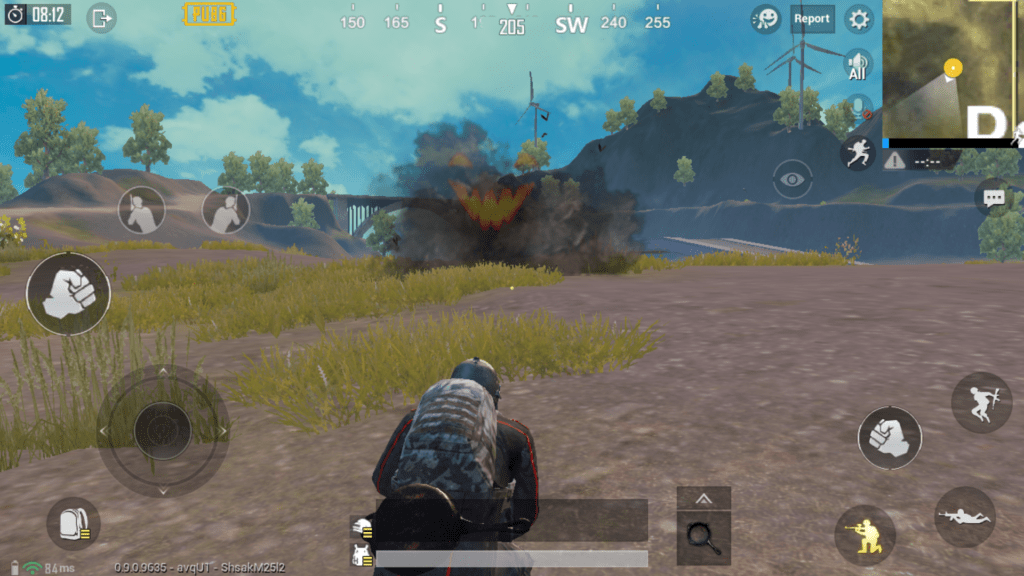Image resolution: width=1024 pixels, height=576 pixels.
Task: Open the quick chat speech bubble
Action: tap(993, 198)
